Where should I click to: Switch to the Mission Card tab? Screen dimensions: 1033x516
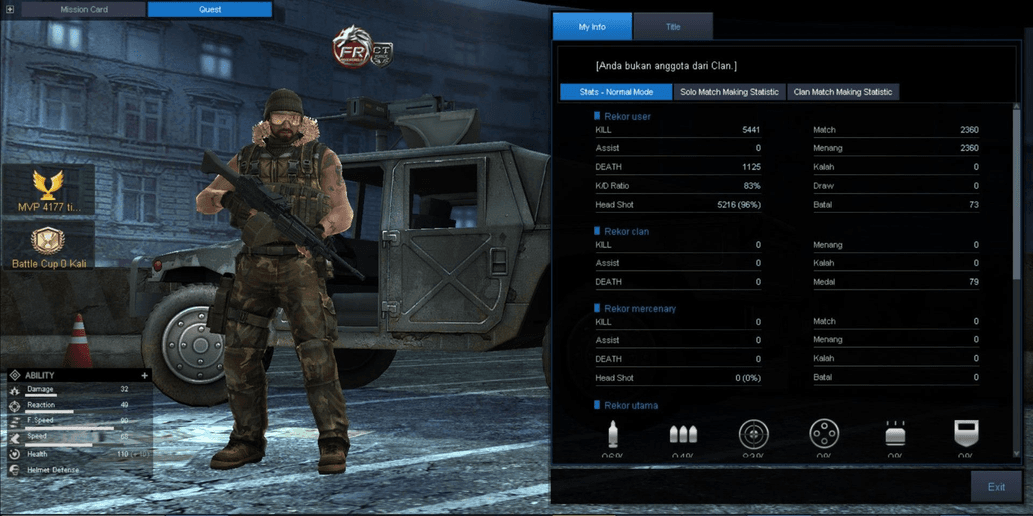coord(84,9)
